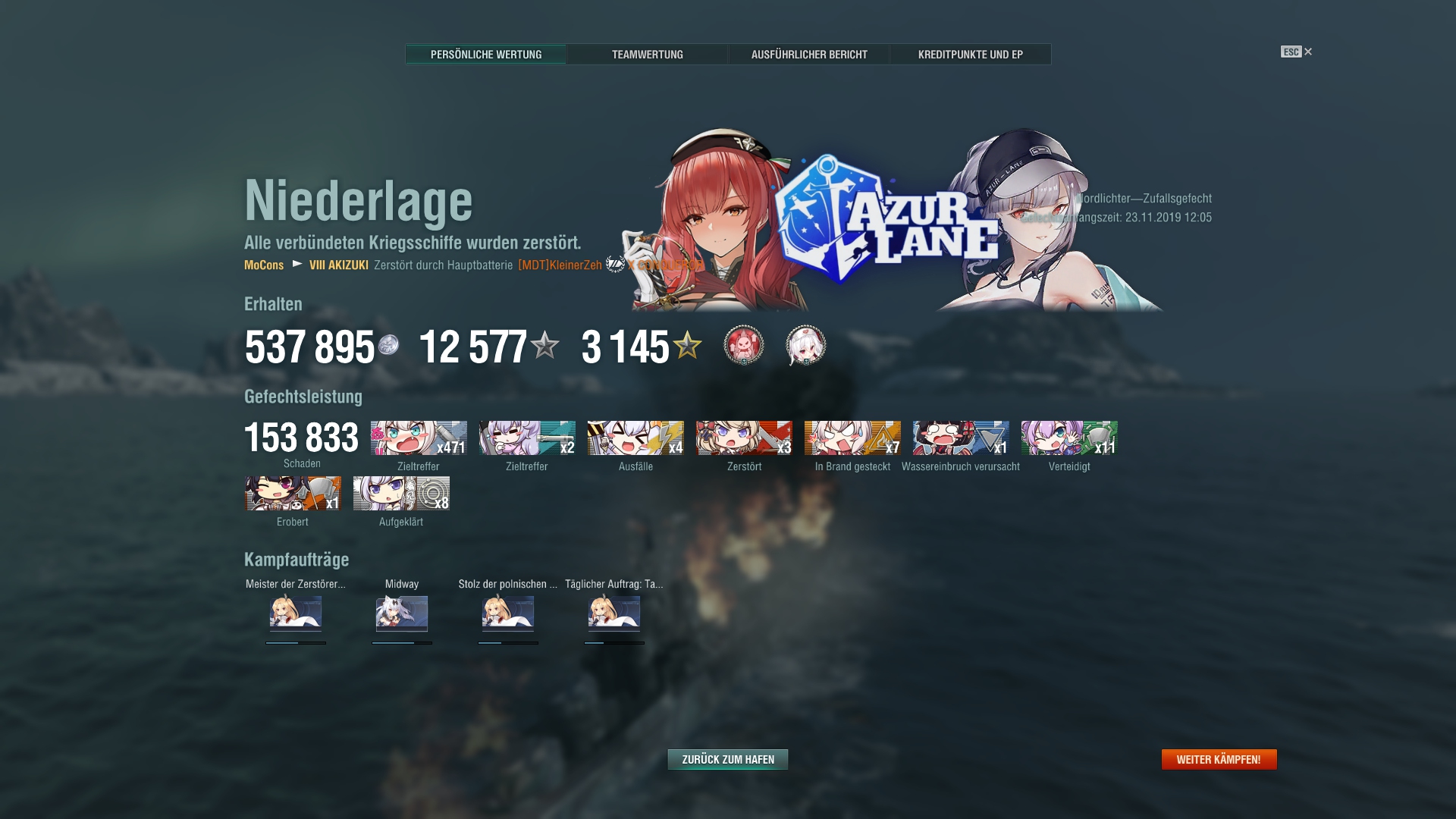Screen dimensions: 1456x819
Task: Select the Wassereinbruch verursacht flooding icon
Action: click(960, 439)
